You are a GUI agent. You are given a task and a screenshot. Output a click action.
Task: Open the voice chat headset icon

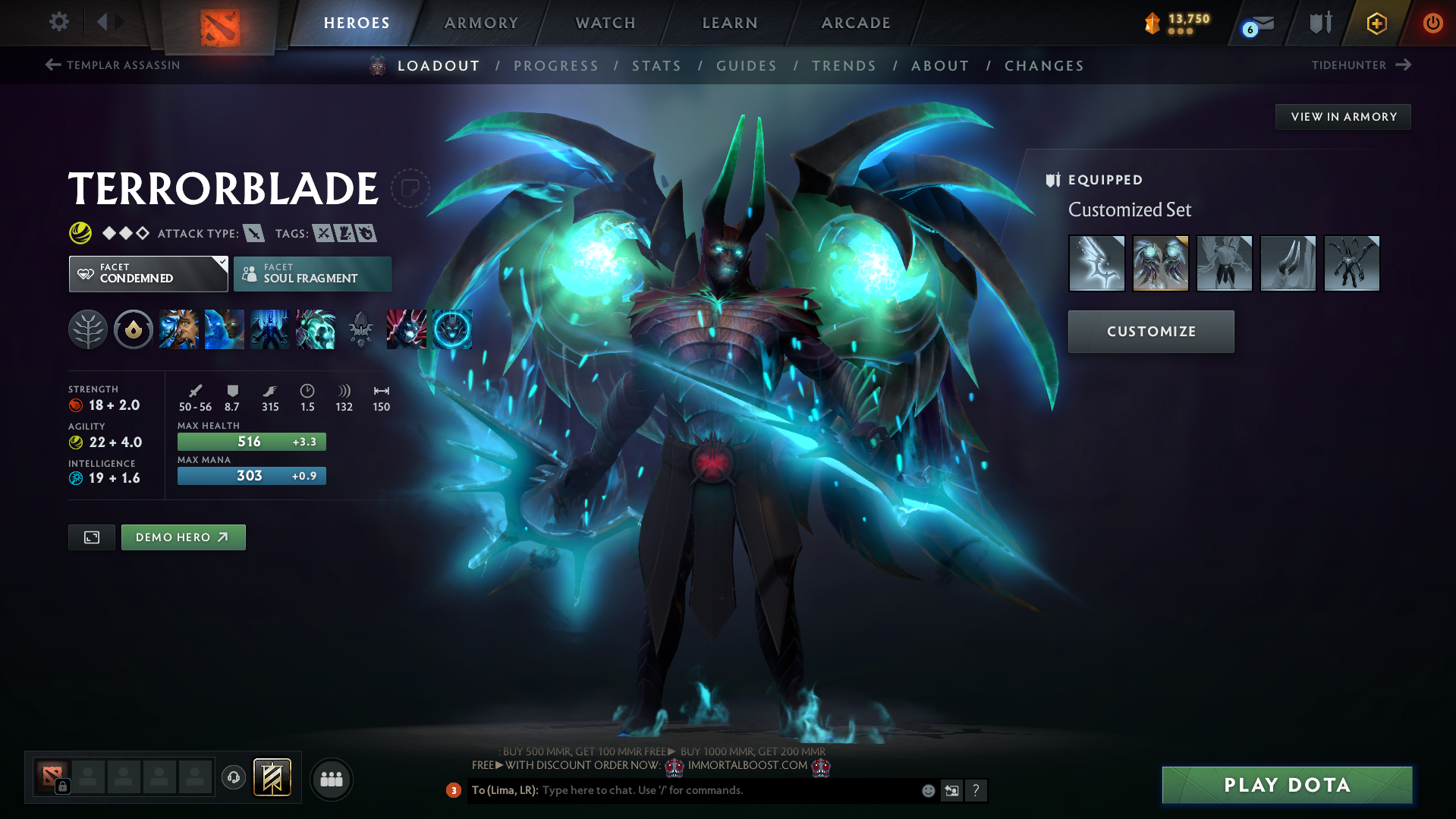tap(234, 779)
